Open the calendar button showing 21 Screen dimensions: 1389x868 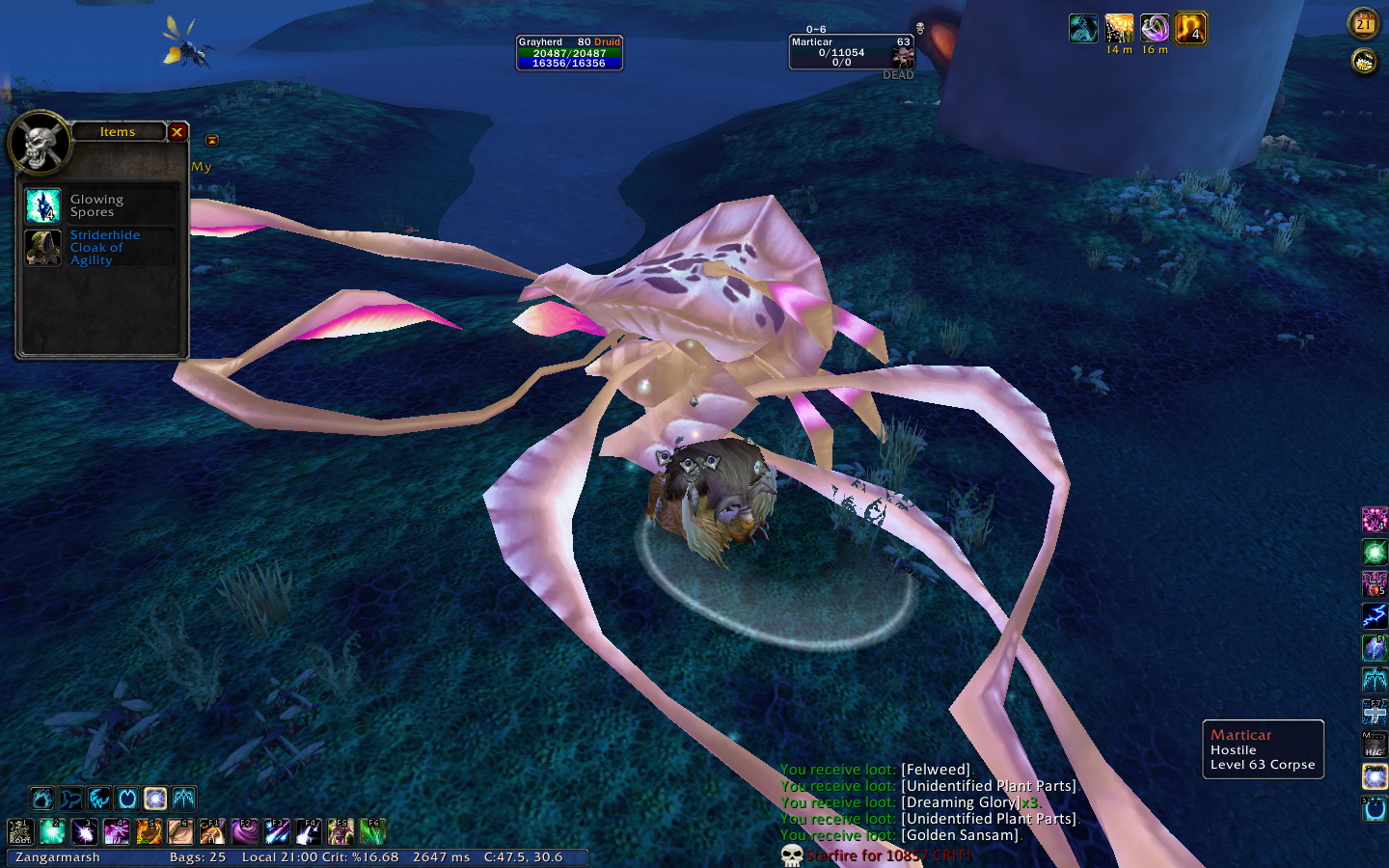pyautogui.click(x=1364, y=24)
